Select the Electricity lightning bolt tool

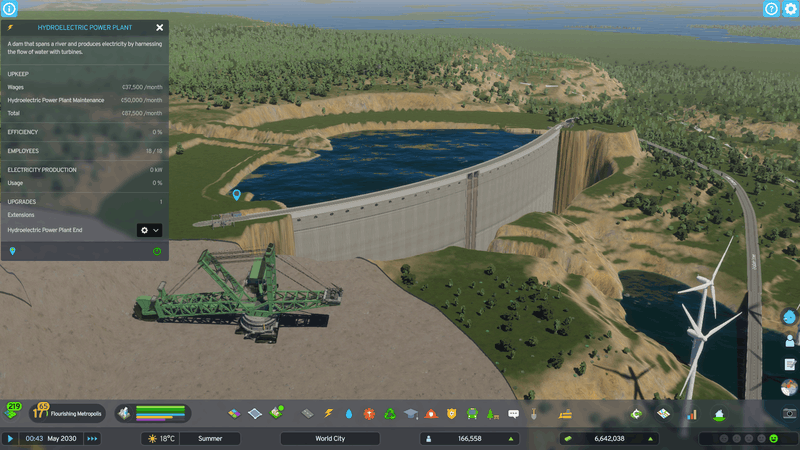coord(328,413)
